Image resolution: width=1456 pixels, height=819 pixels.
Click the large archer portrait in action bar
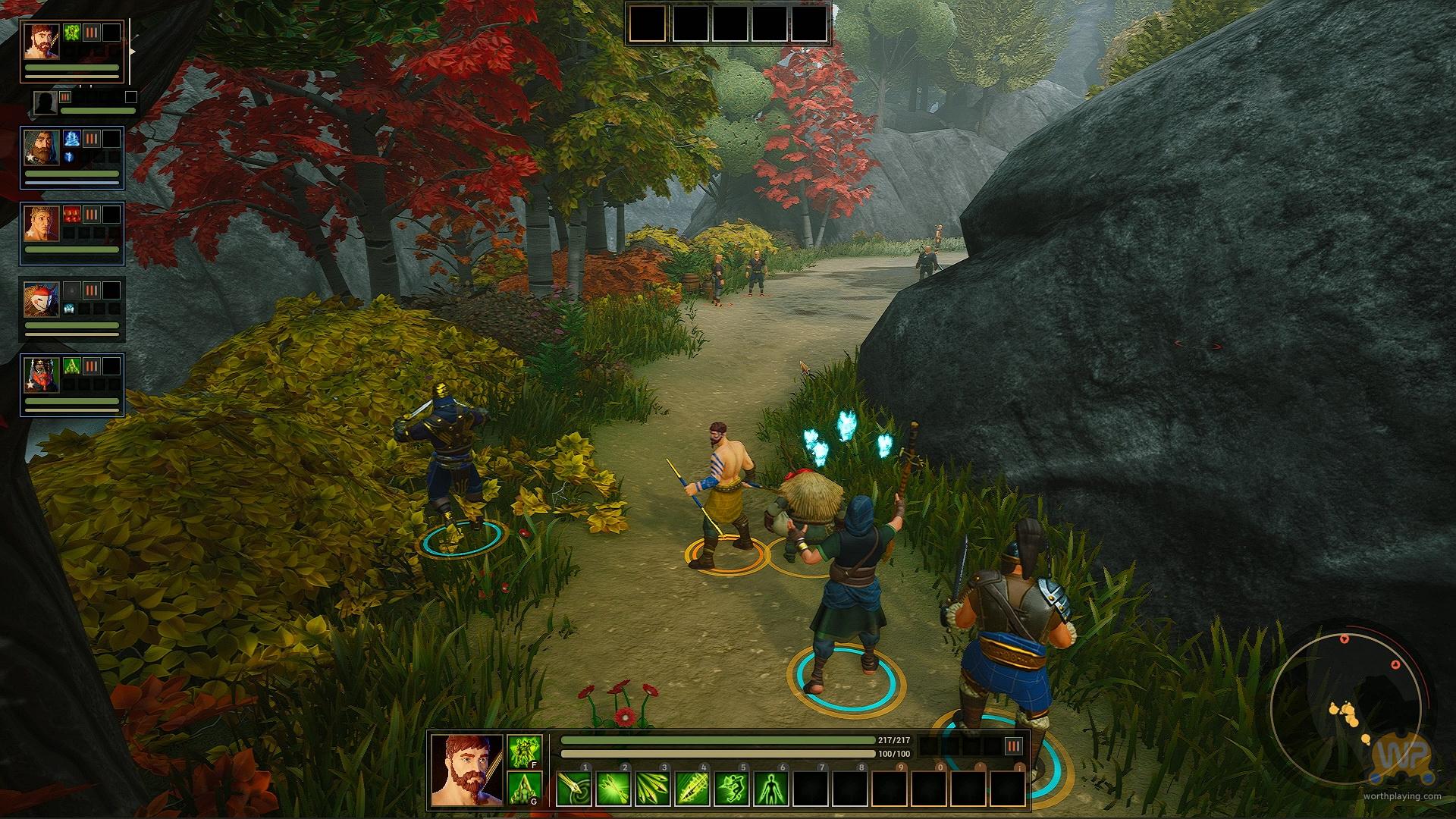click(x=466, y=770)
